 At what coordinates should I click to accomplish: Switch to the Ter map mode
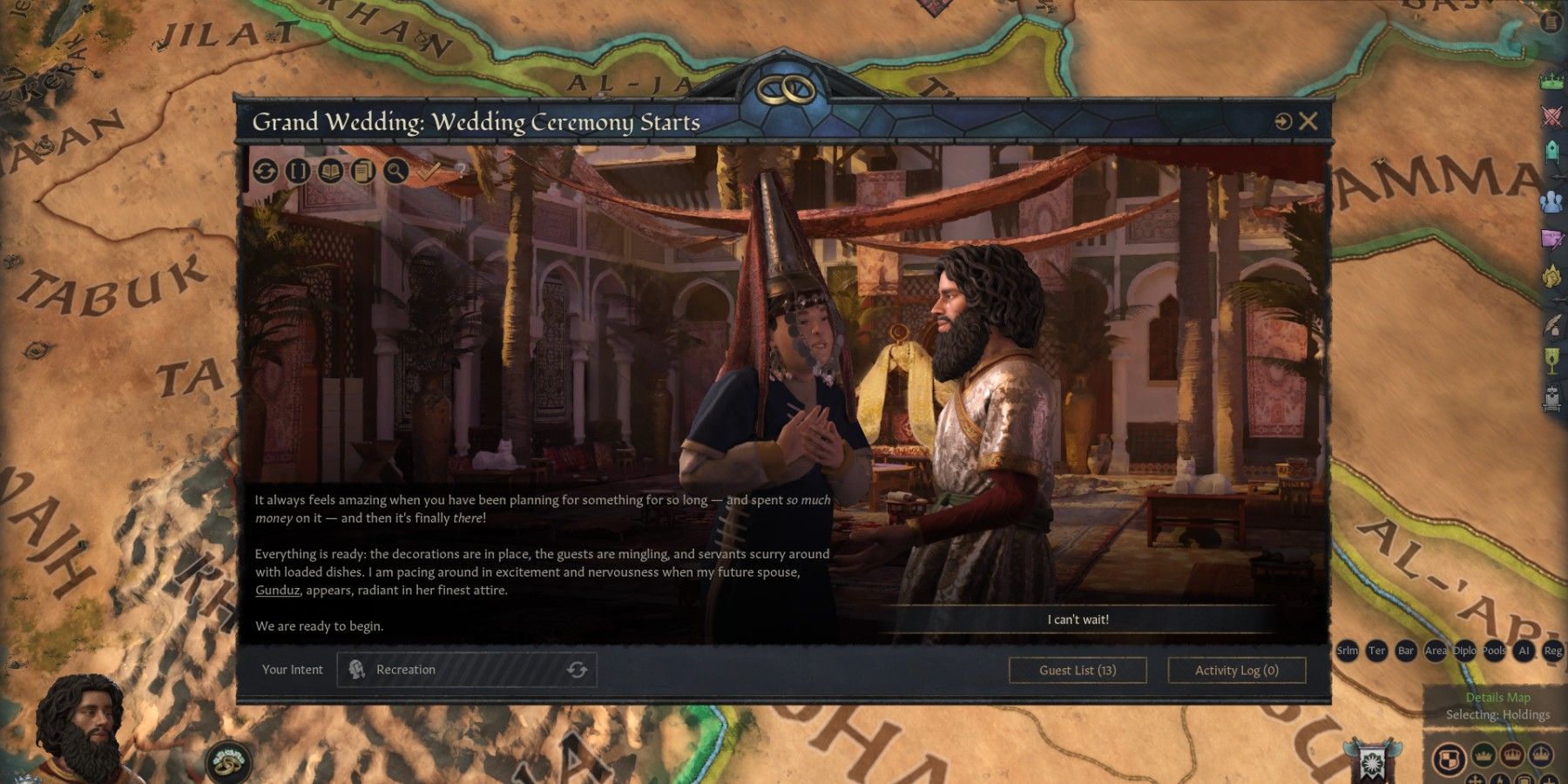(x=1376, y=651)
